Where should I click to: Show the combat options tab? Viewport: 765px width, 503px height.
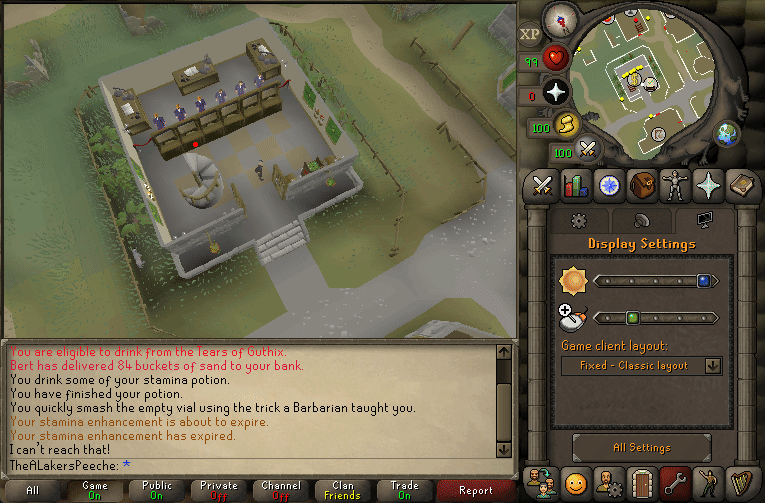[x=543, y=185]
